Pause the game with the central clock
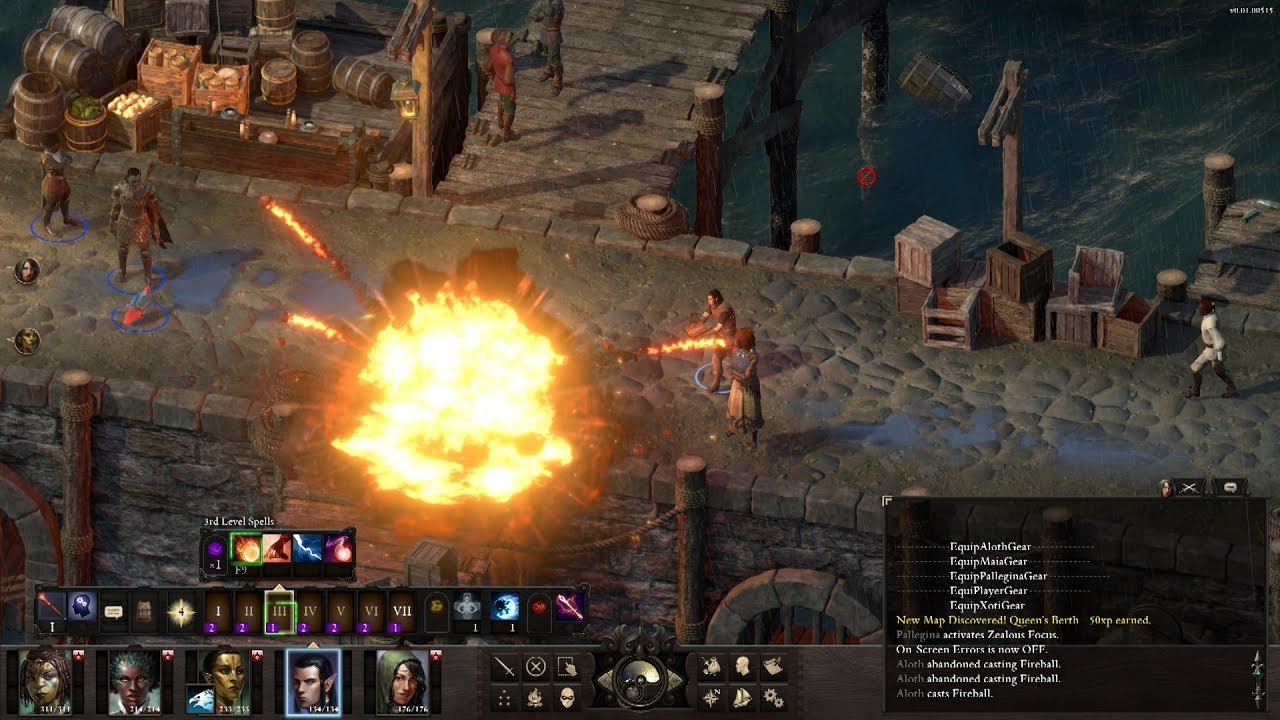Image resolution: width=1280 pixels, height=720 pixels. [639, 680]
